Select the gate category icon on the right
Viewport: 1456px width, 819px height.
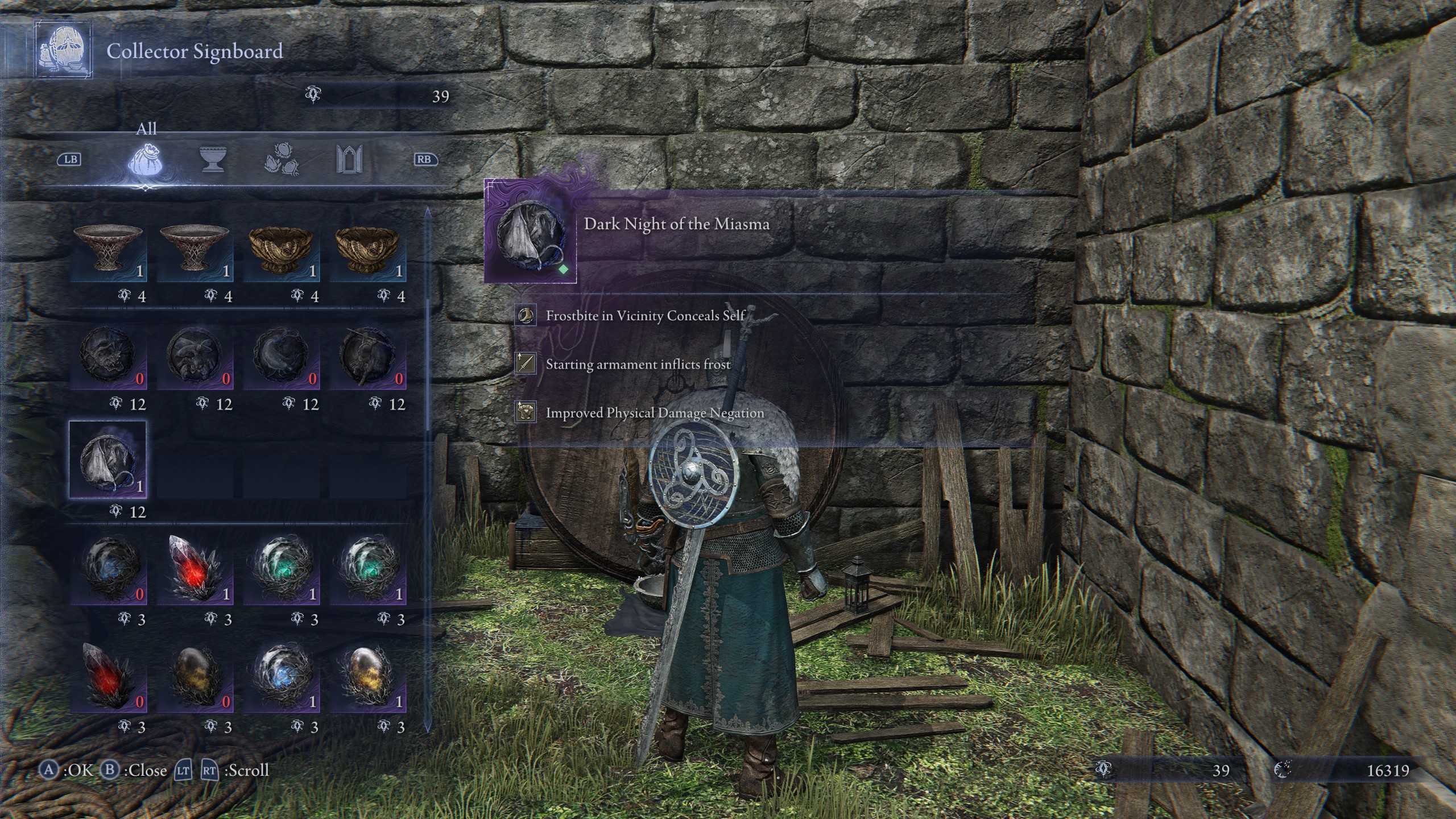(x=351, y=161)
